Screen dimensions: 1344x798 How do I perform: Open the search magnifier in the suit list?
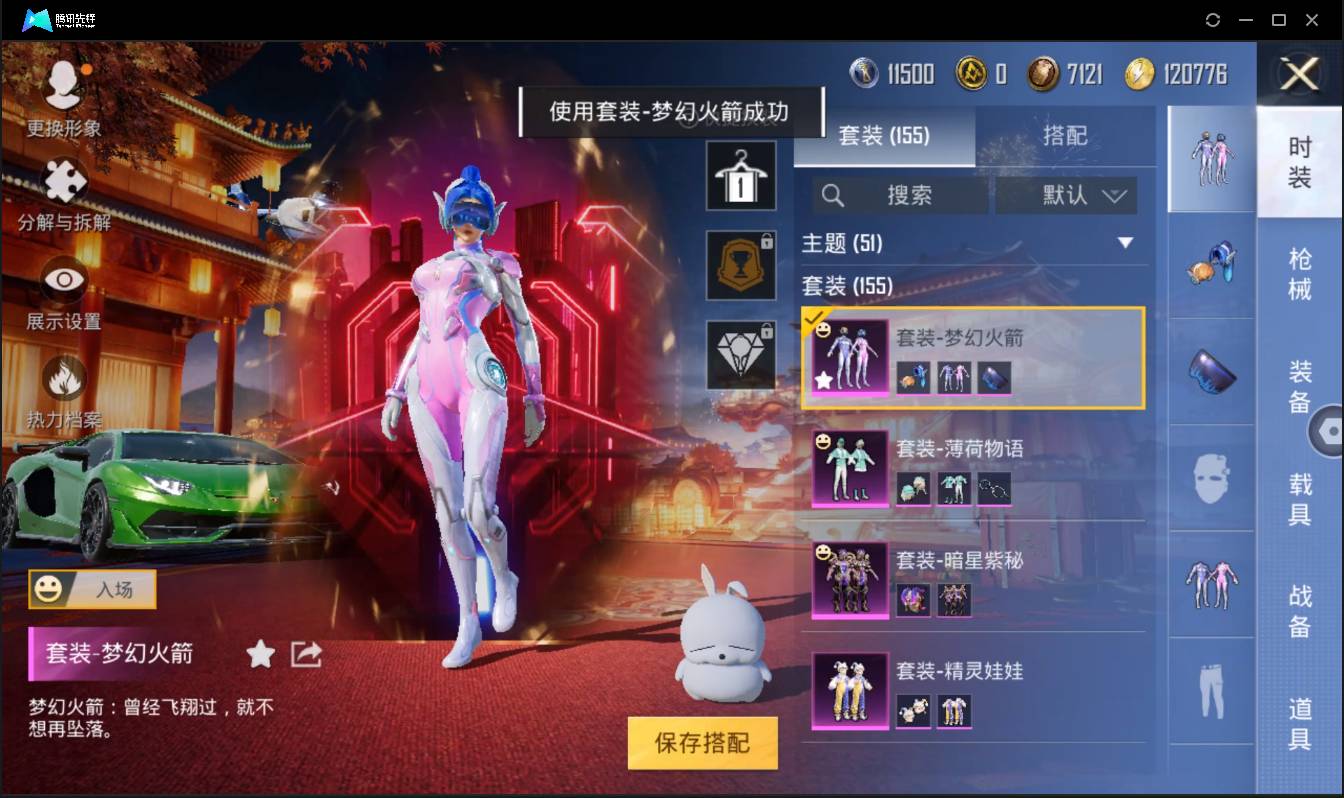[833, 196]
